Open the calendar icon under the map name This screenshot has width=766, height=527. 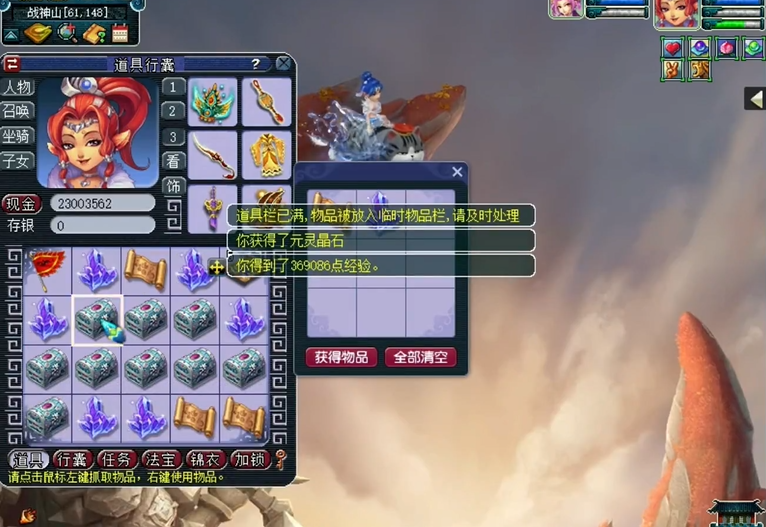(x=120, y=33)
